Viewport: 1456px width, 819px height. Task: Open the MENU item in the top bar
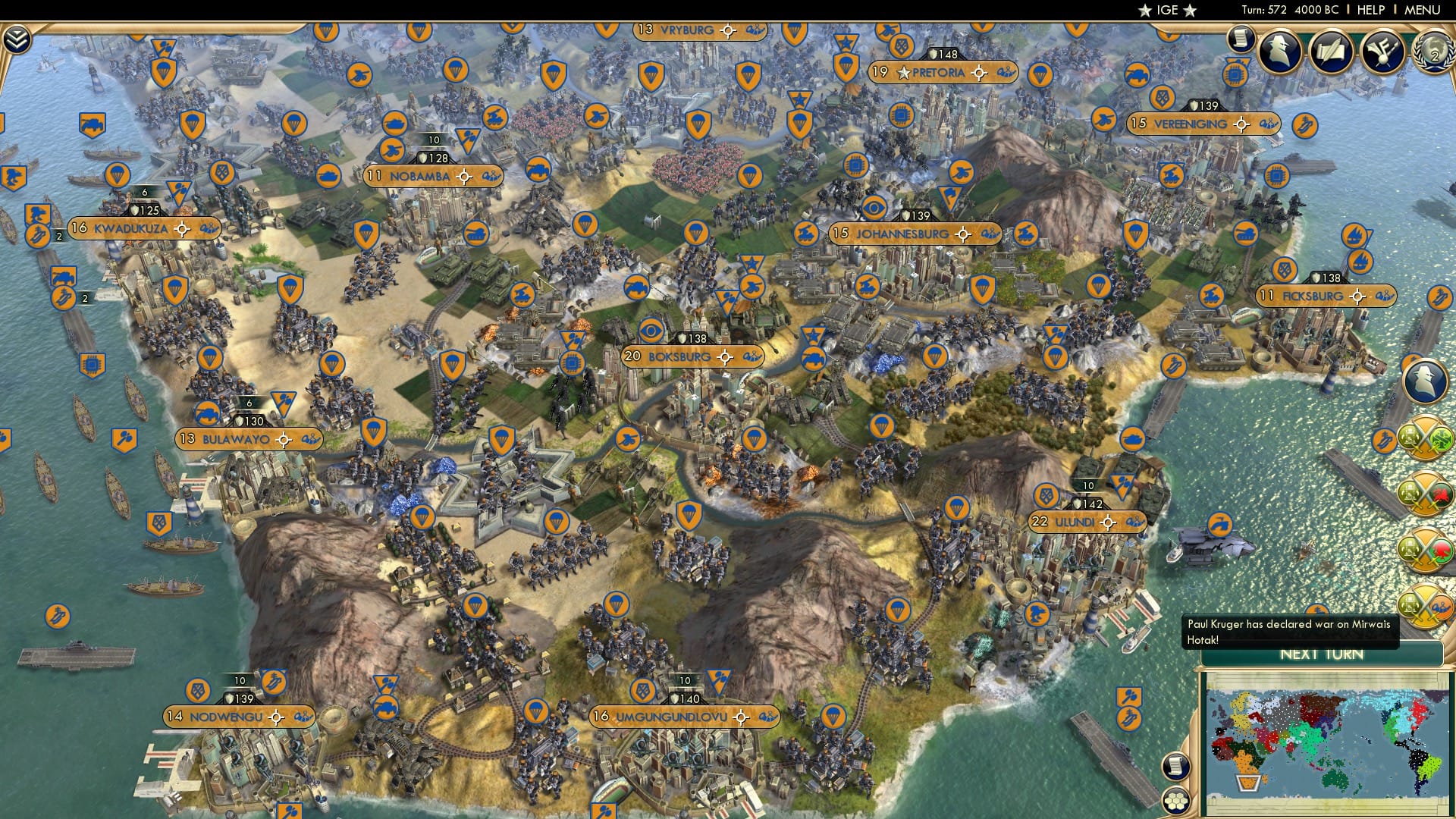[x=1424, y=10]
